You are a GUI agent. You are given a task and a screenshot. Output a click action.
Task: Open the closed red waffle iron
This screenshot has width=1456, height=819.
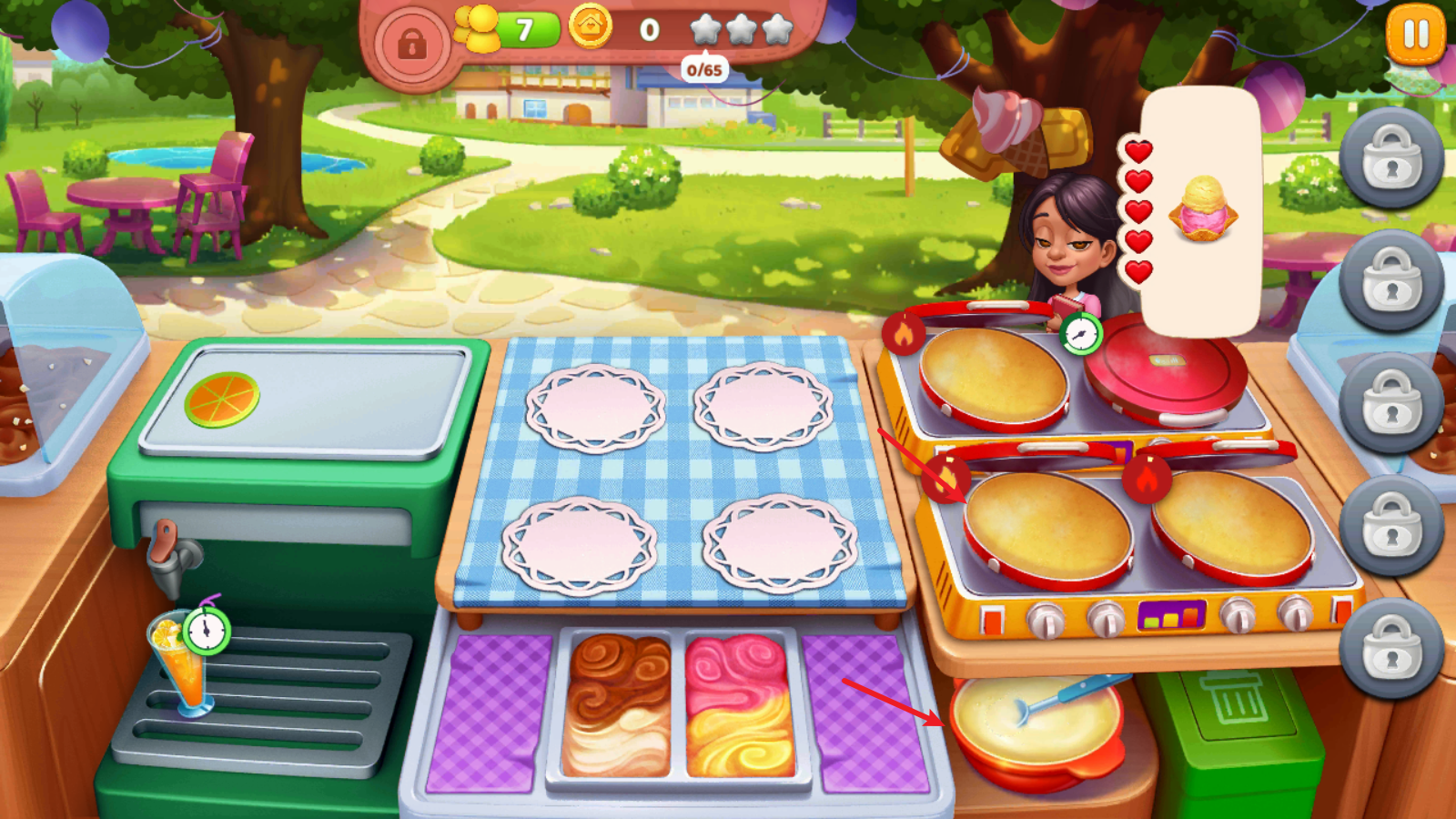1166,366
